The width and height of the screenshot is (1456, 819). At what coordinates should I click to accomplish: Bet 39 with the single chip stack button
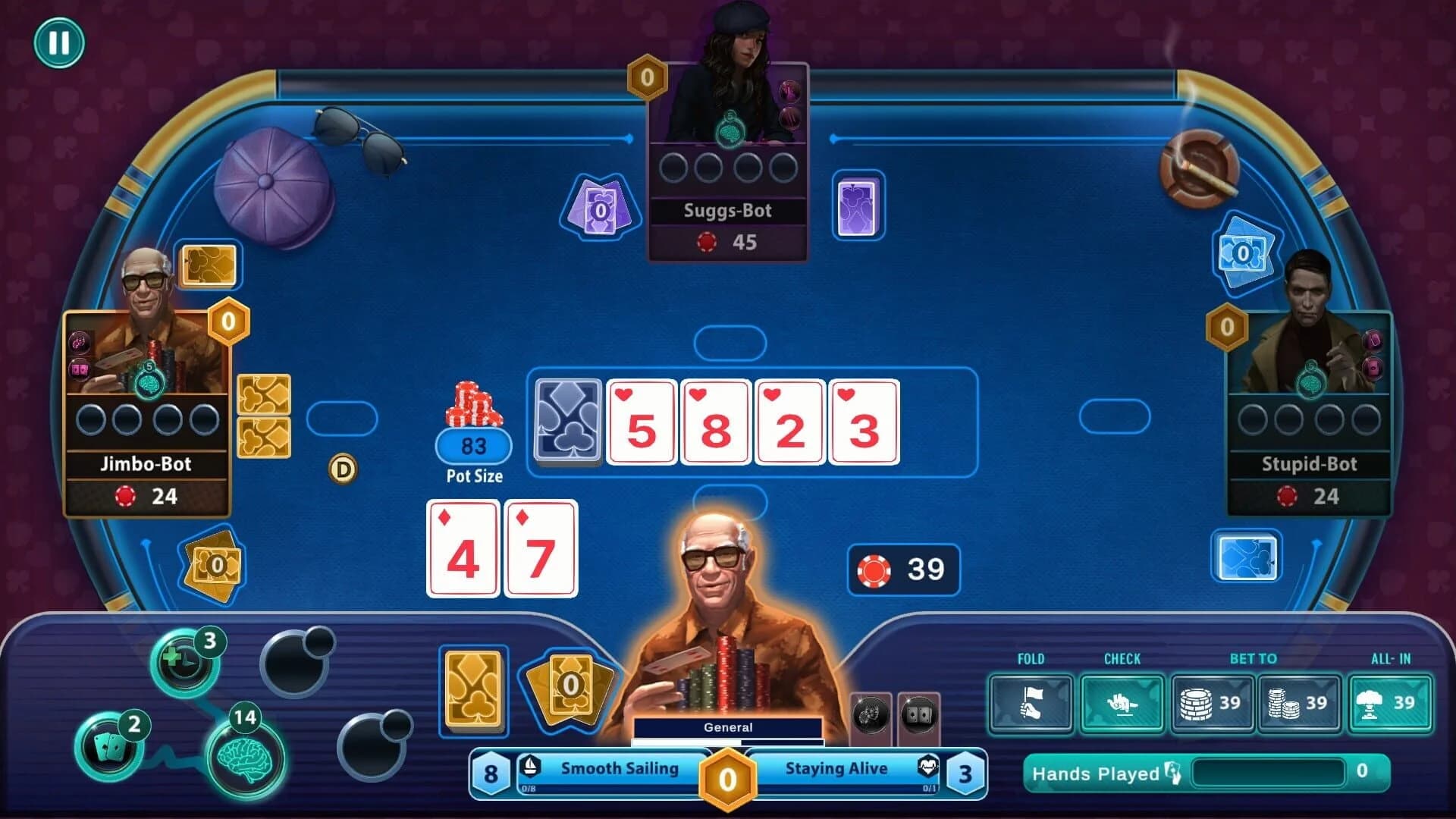[1212, 704]
